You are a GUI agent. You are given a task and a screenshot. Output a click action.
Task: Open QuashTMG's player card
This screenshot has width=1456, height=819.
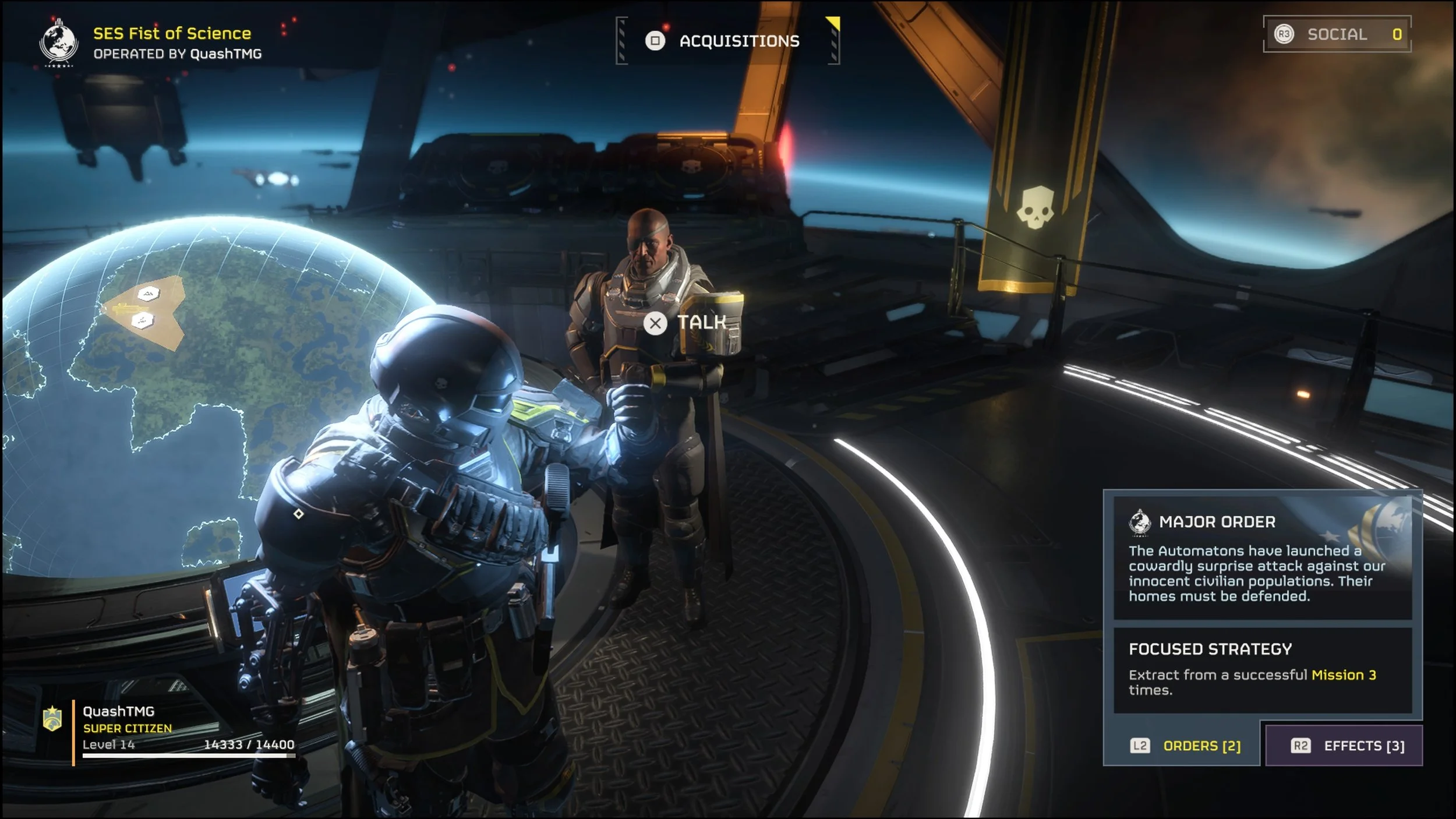click(x=169, y=728)
